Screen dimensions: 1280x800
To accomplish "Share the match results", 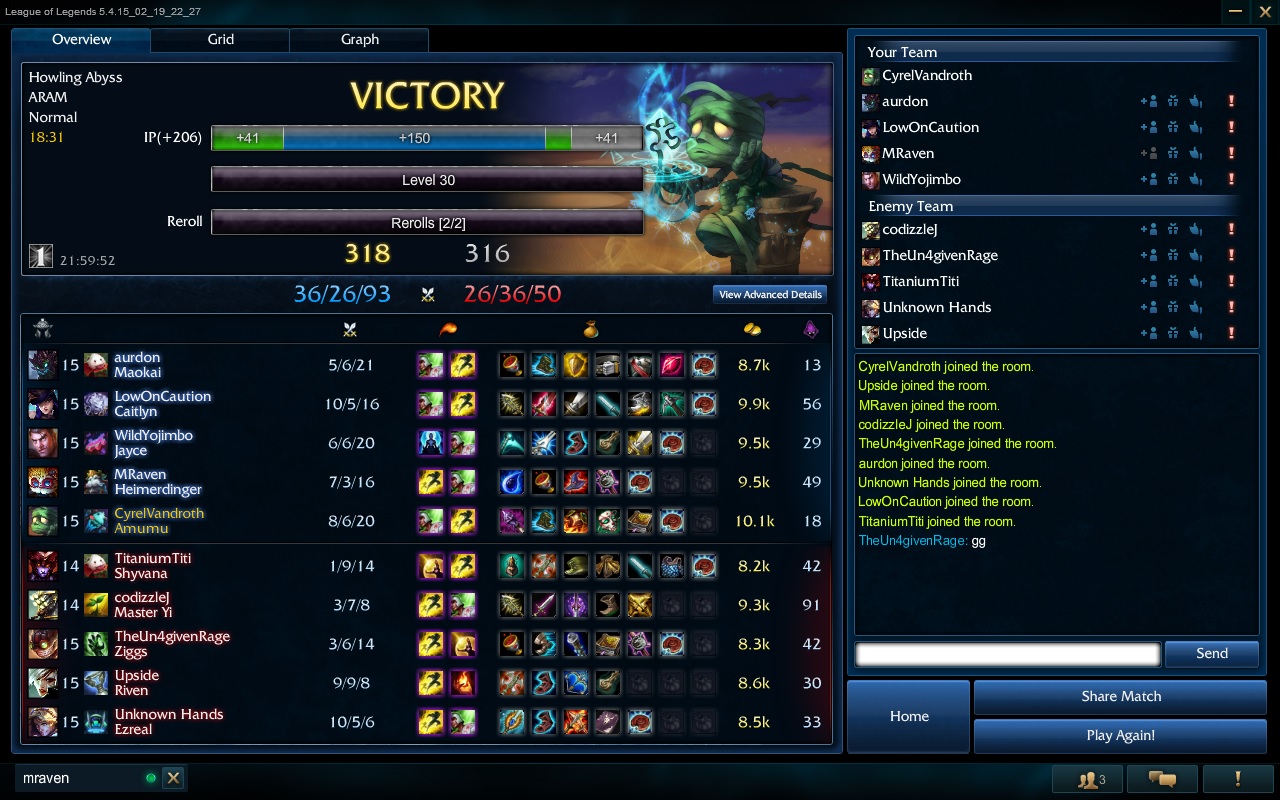I will point(1120,696).
